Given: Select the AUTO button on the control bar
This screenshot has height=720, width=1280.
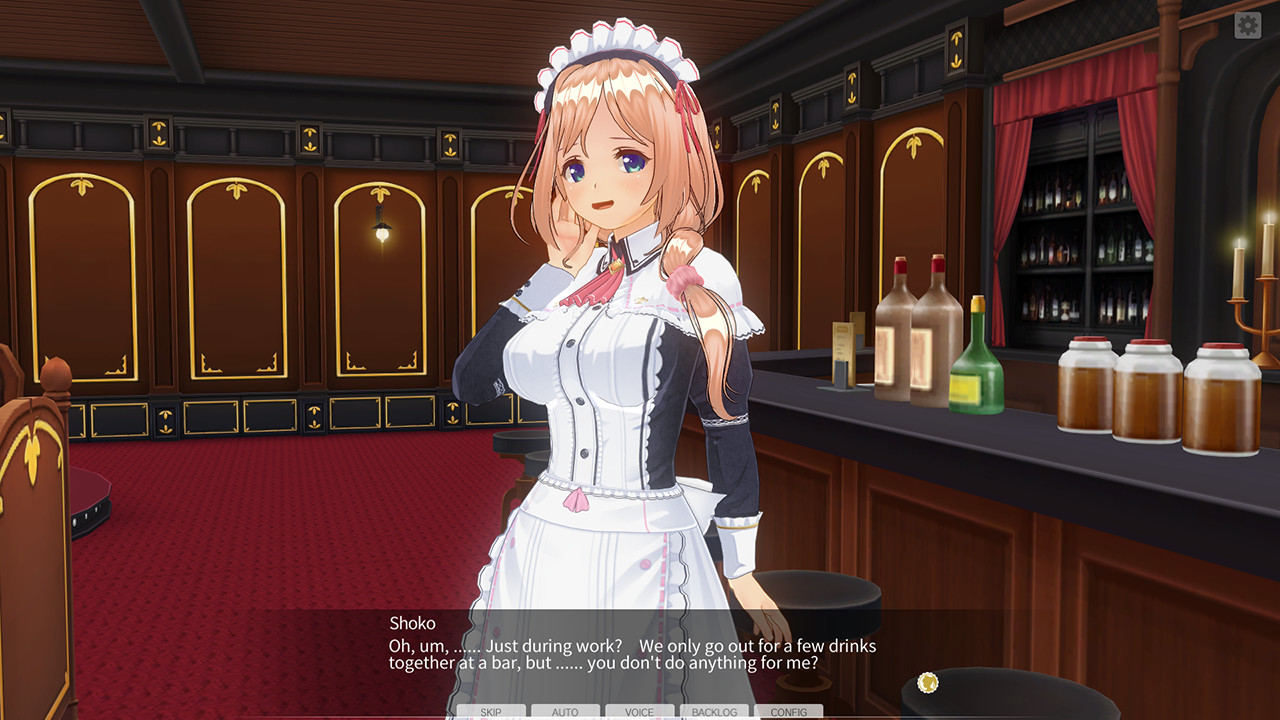Looking at the screenshot, I should [565, 712].
